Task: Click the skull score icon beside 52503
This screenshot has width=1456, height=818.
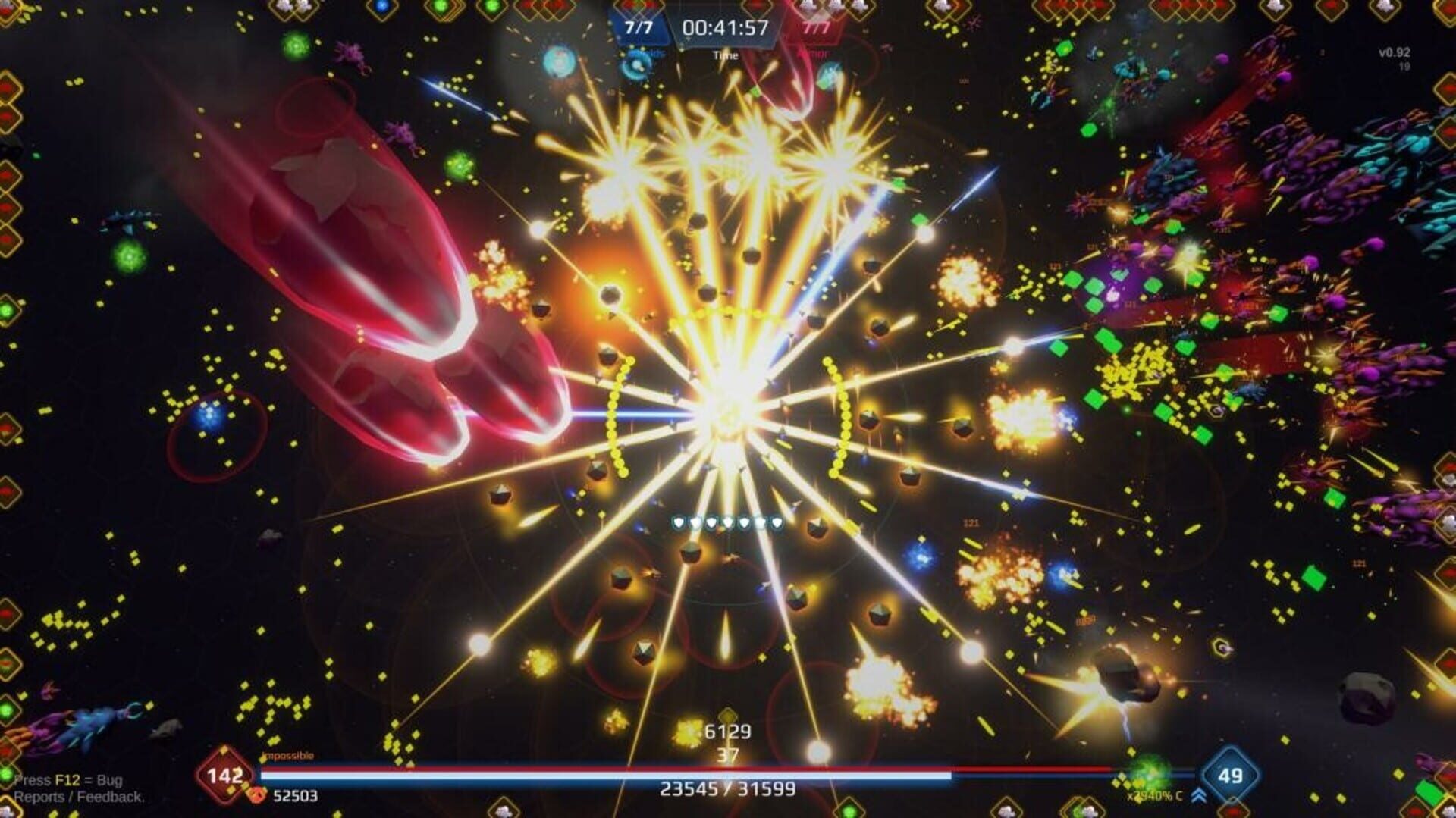Action: click(256, 795)
